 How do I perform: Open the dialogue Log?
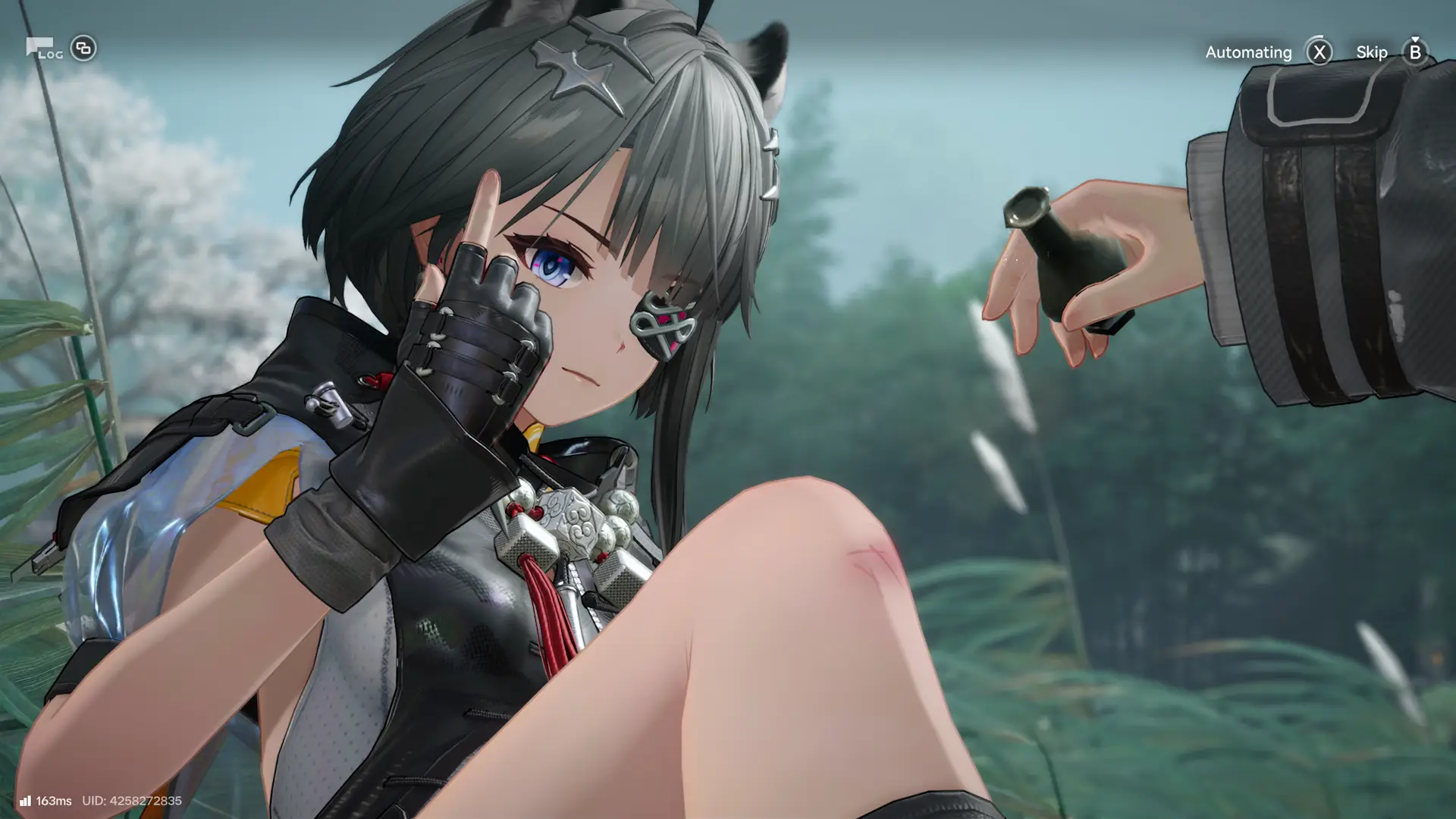[x=43, y=49]
